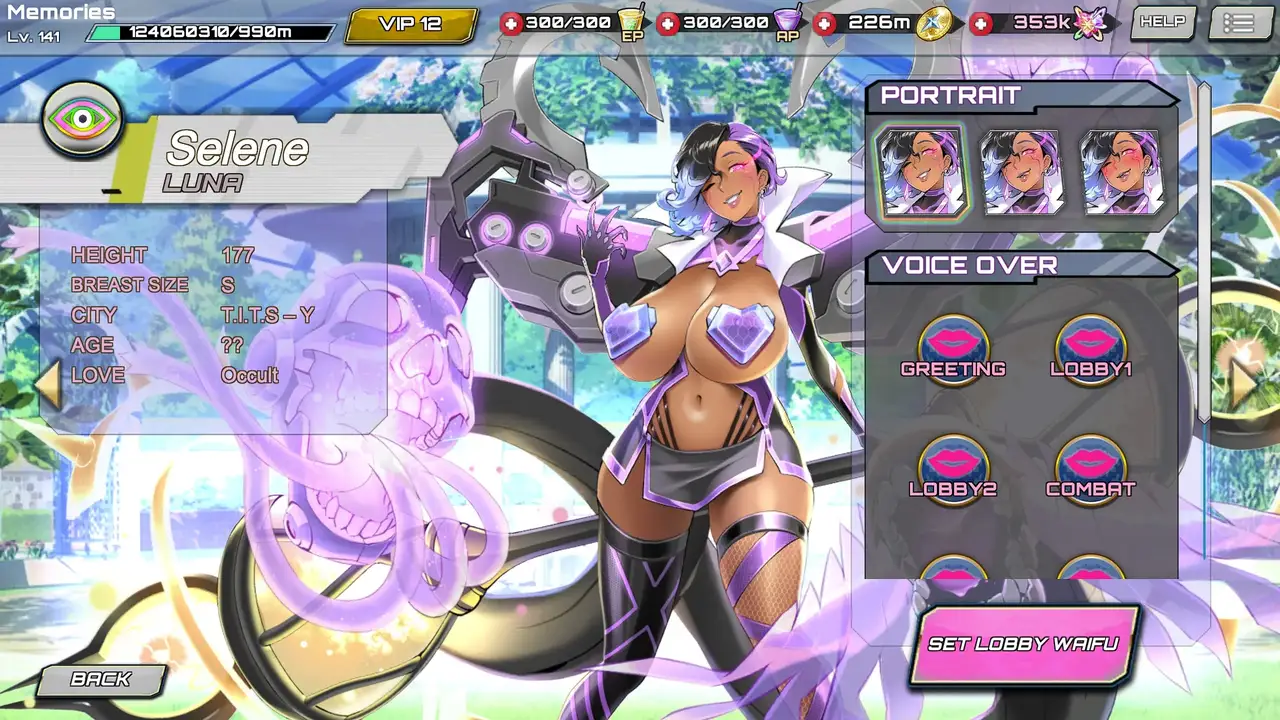Tap the VIP 12 badge
Screen dimensions: 1280x720
point(410,24)
